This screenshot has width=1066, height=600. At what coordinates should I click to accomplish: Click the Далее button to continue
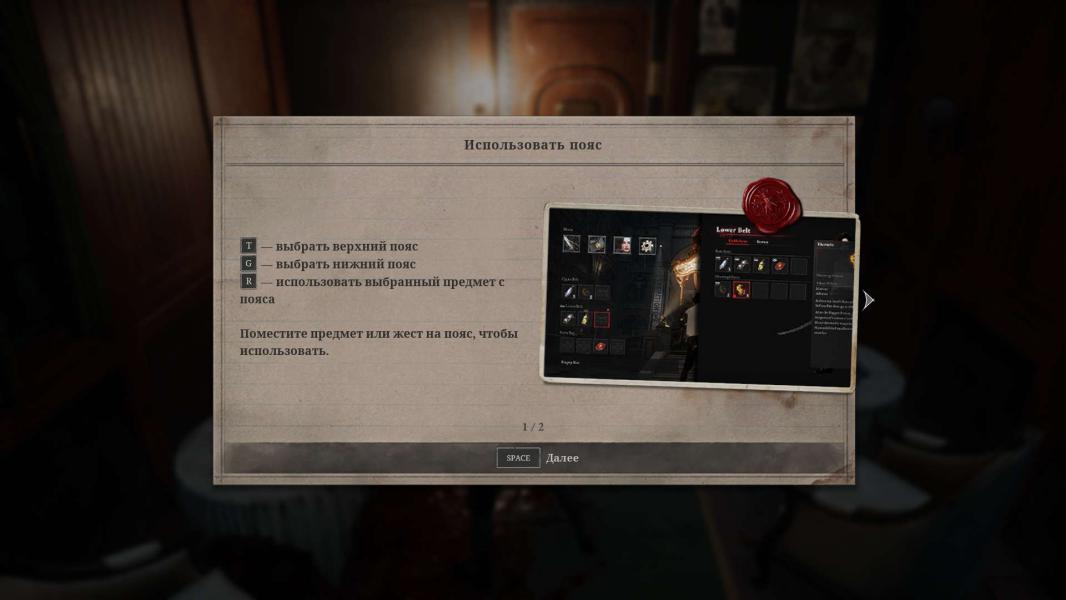(538, 458)
